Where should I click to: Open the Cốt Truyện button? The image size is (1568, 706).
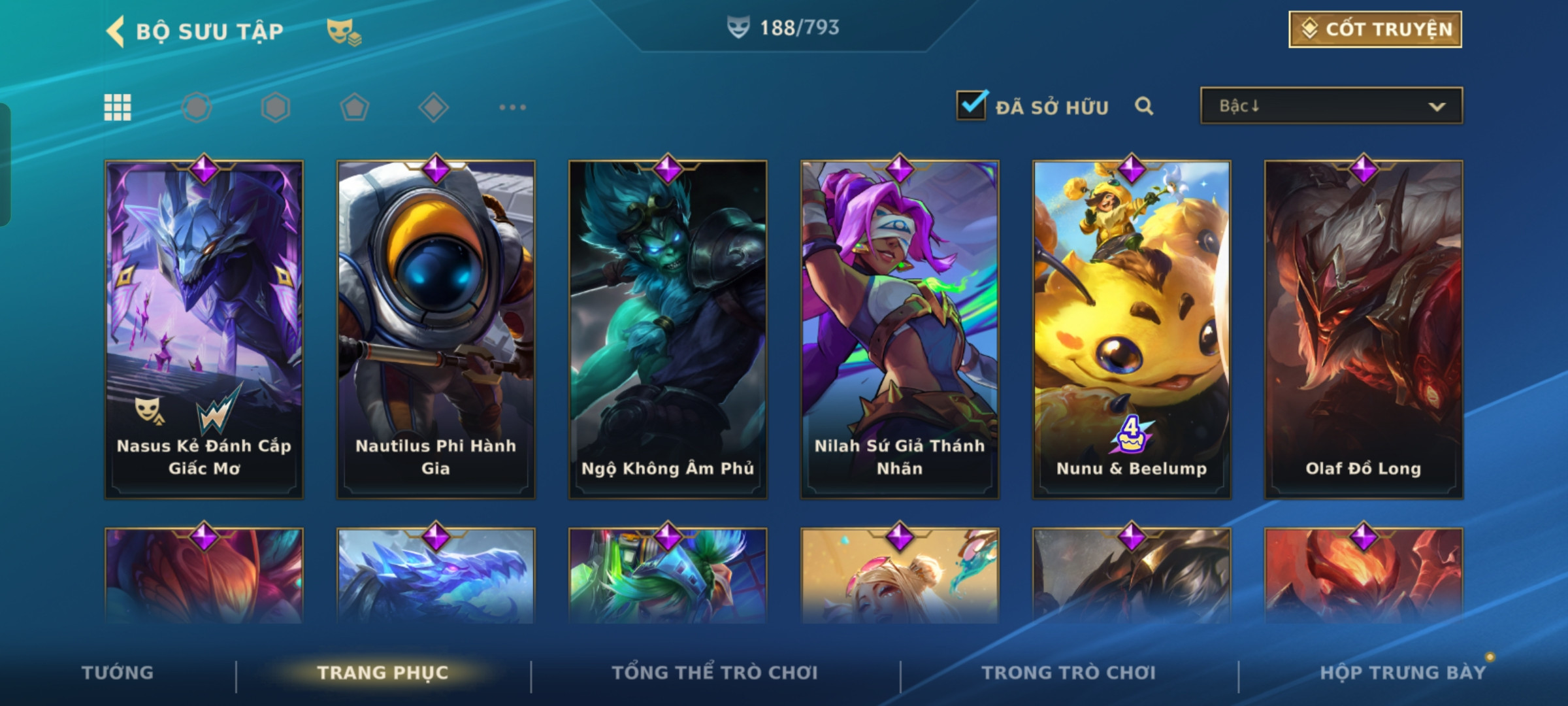click(x=1375, y=29)
